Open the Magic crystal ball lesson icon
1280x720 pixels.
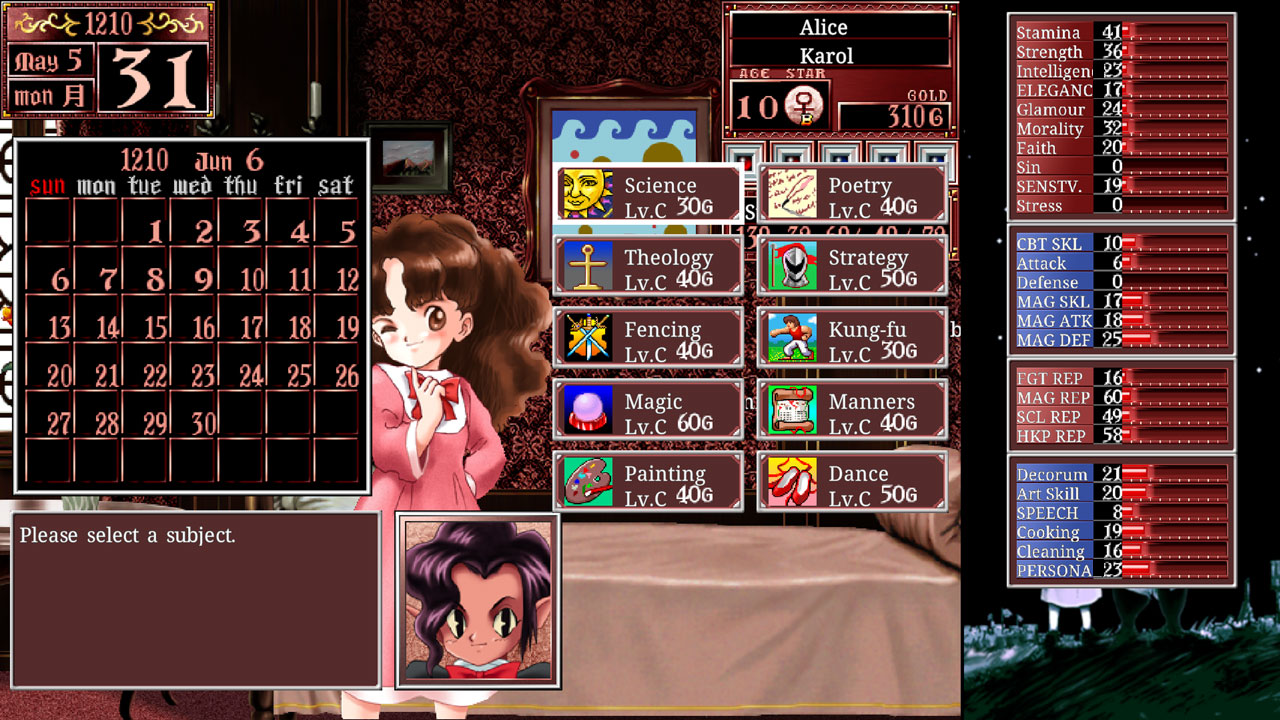click(x=588, y=408)
